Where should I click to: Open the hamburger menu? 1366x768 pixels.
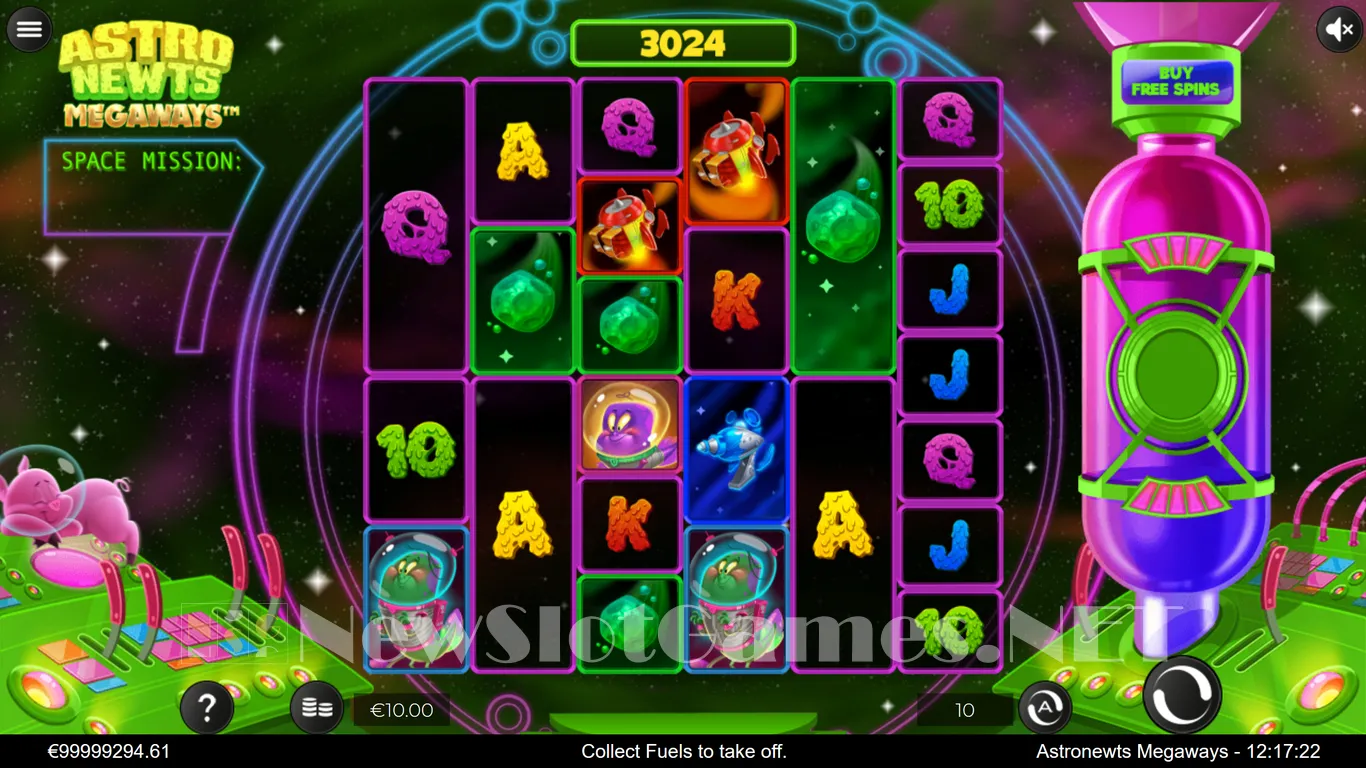[29, 29]
